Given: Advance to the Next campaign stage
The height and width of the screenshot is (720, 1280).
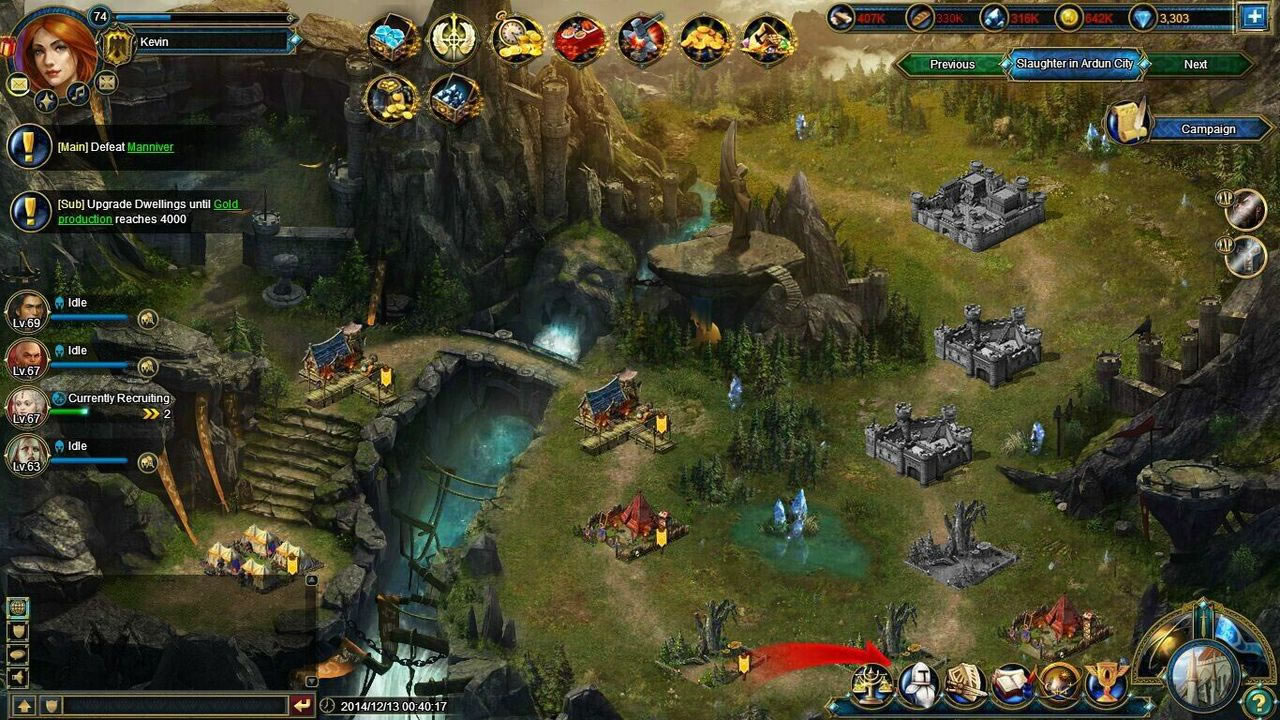Looking at the screenshot, I should coord(1195,64).
